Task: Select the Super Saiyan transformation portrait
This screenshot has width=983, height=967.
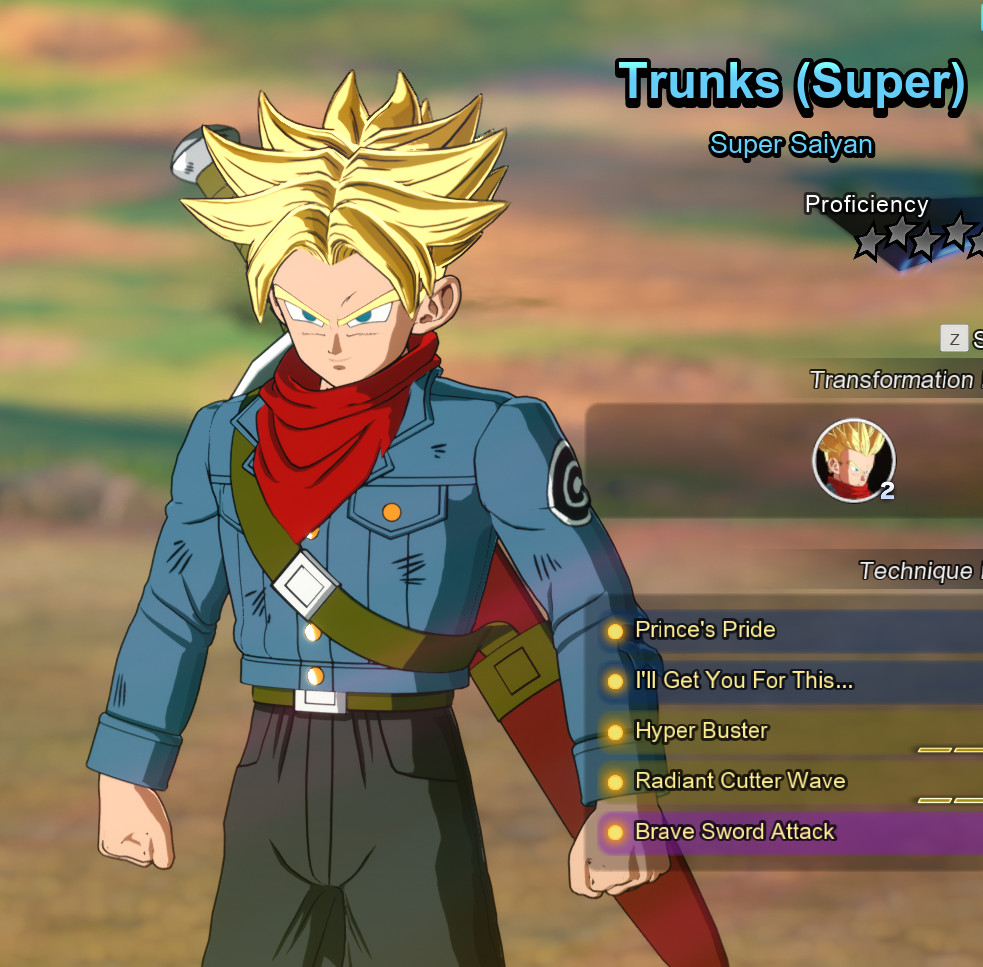Action: coord(853,460)
